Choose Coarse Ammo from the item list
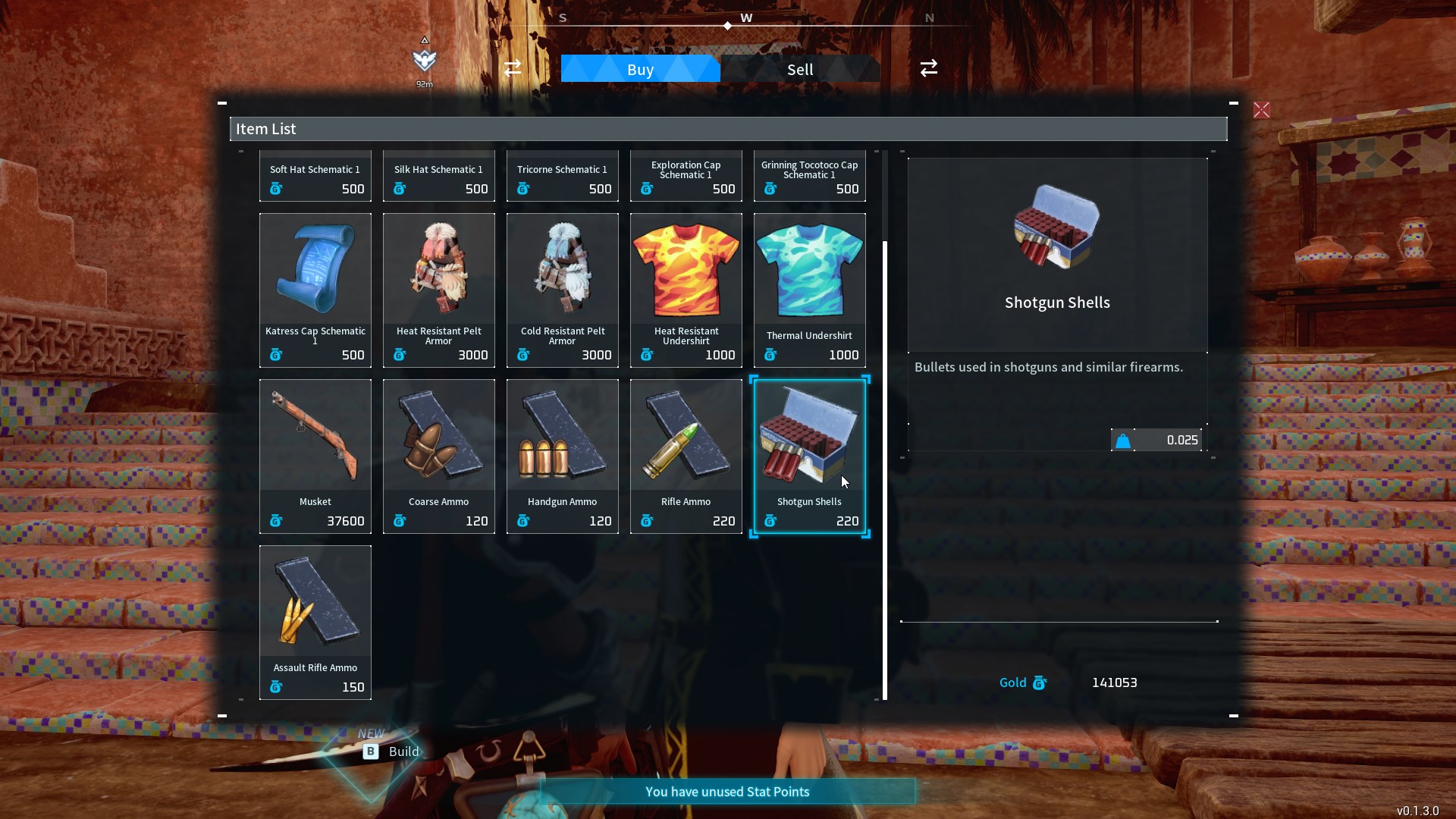1456x819 pixels. pyautogui.click(x=439, y=456)
